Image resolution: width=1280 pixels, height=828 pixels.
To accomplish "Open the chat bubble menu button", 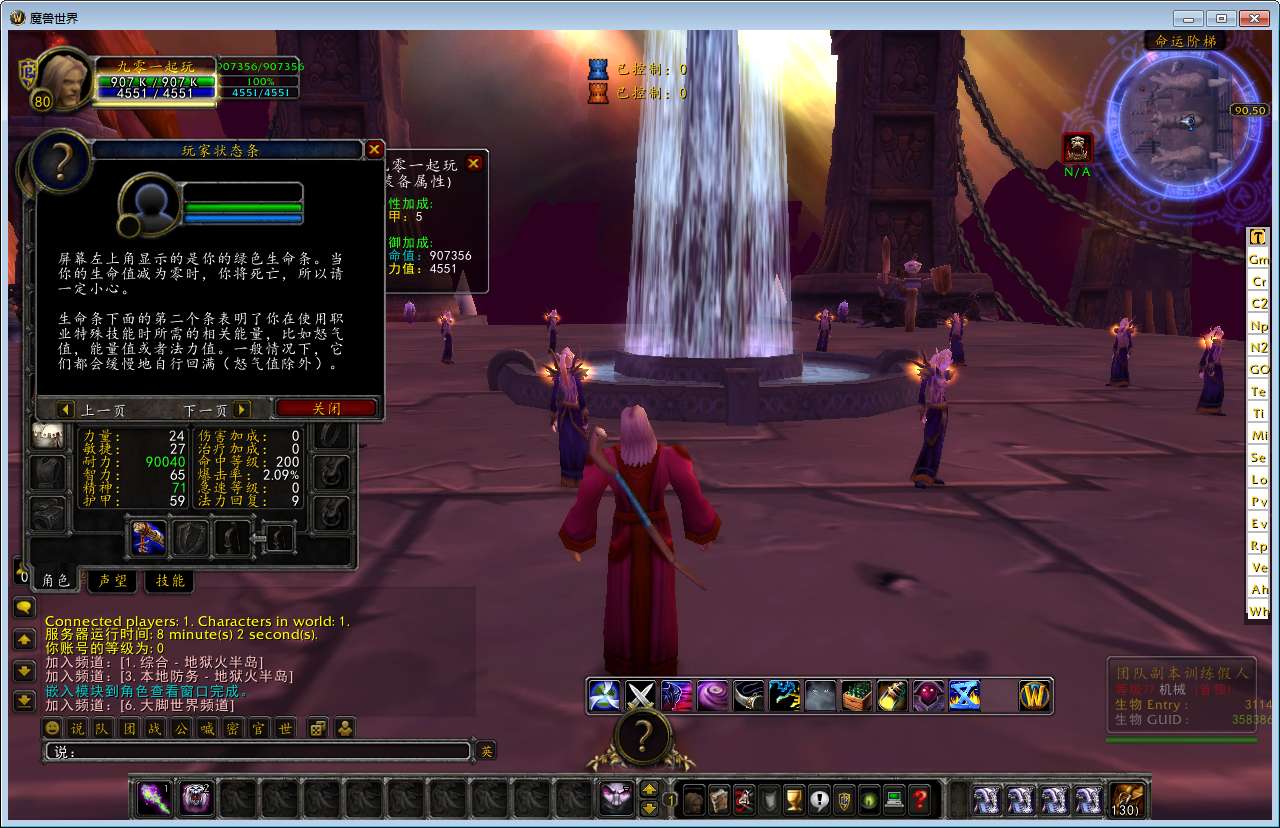I will (x=24, y=606).
